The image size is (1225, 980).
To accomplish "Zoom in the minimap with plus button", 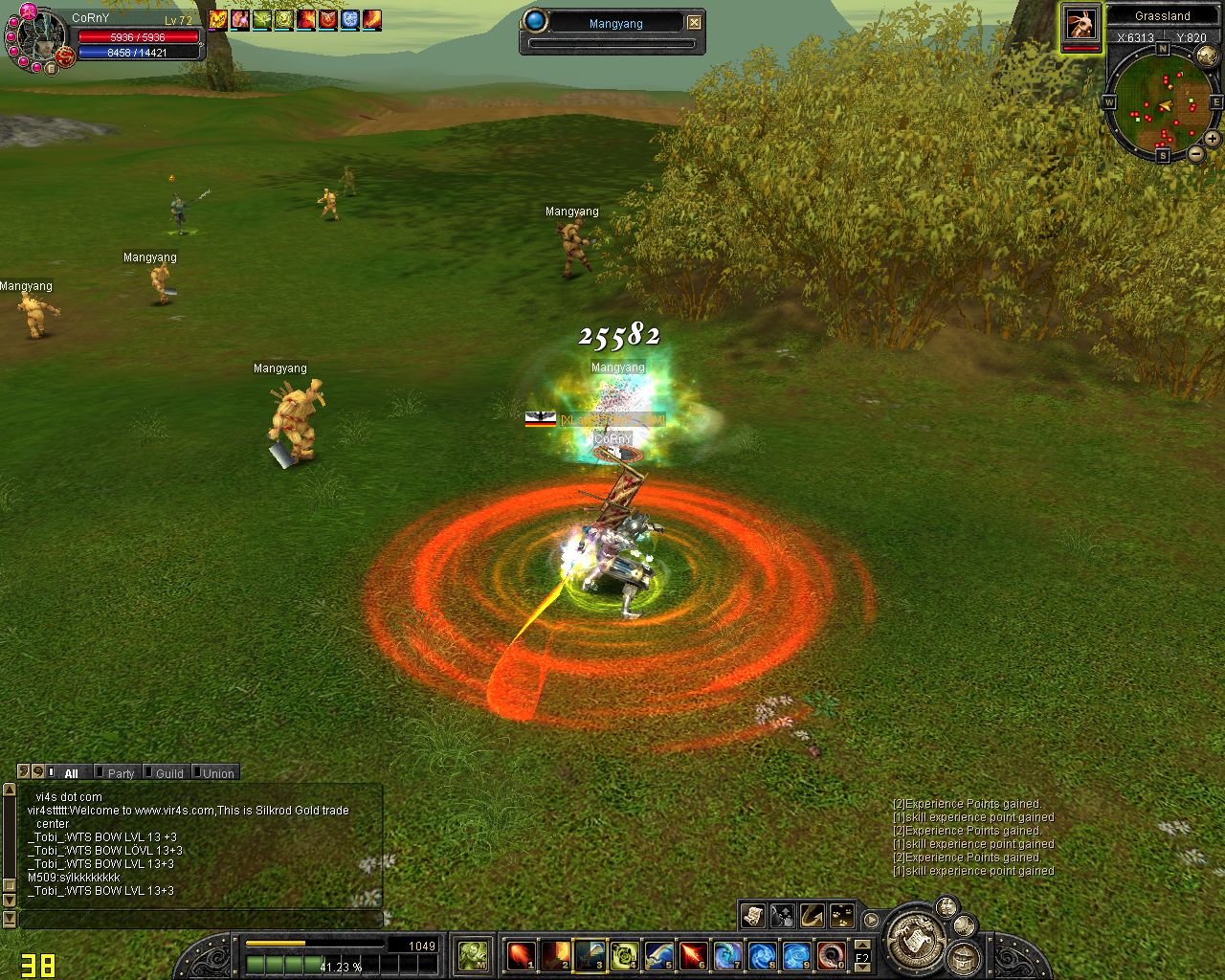I will [x=1212, y=139].
